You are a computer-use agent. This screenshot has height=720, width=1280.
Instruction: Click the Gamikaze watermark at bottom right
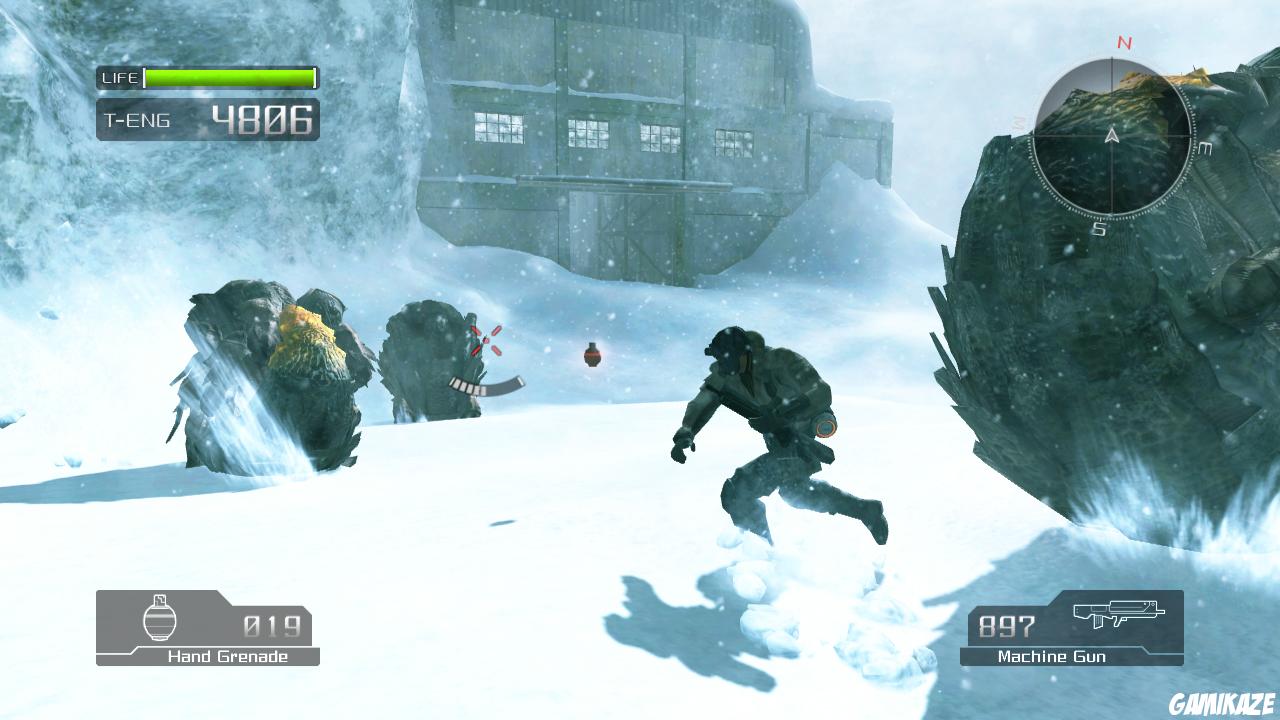click(1225, 705)
